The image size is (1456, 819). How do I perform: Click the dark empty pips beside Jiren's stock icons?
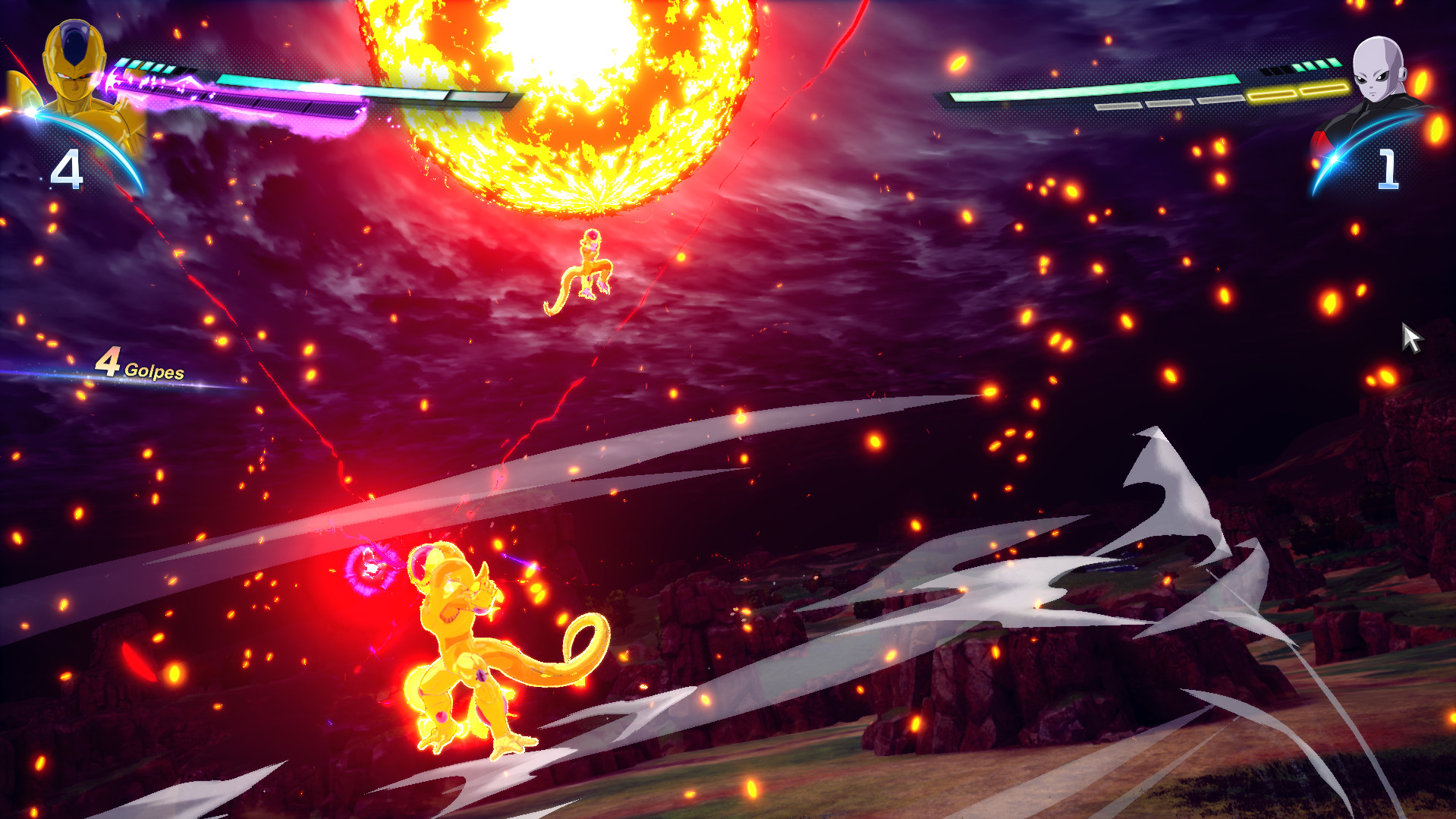pos(1277,71)
